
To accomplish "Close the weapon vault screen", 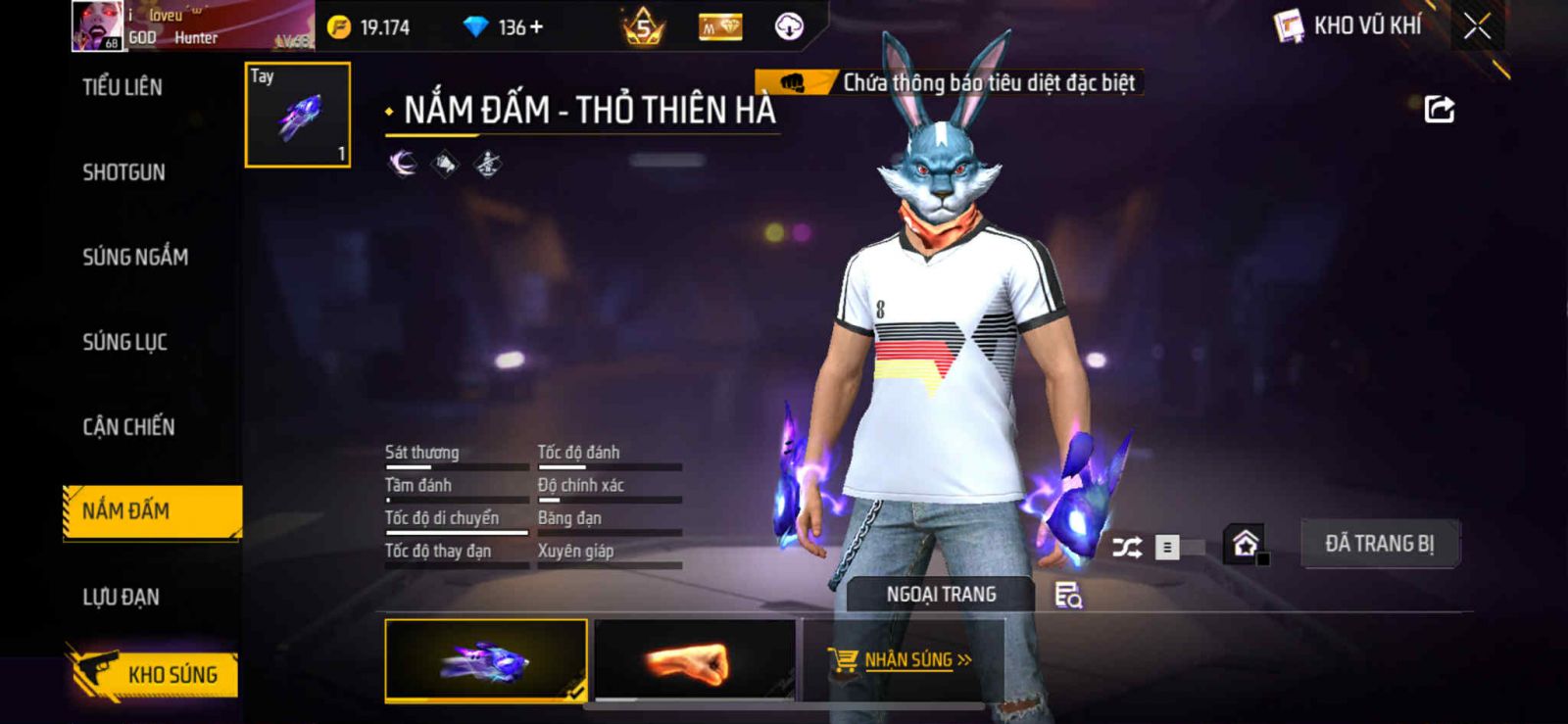I will (x=1477, y=26).
